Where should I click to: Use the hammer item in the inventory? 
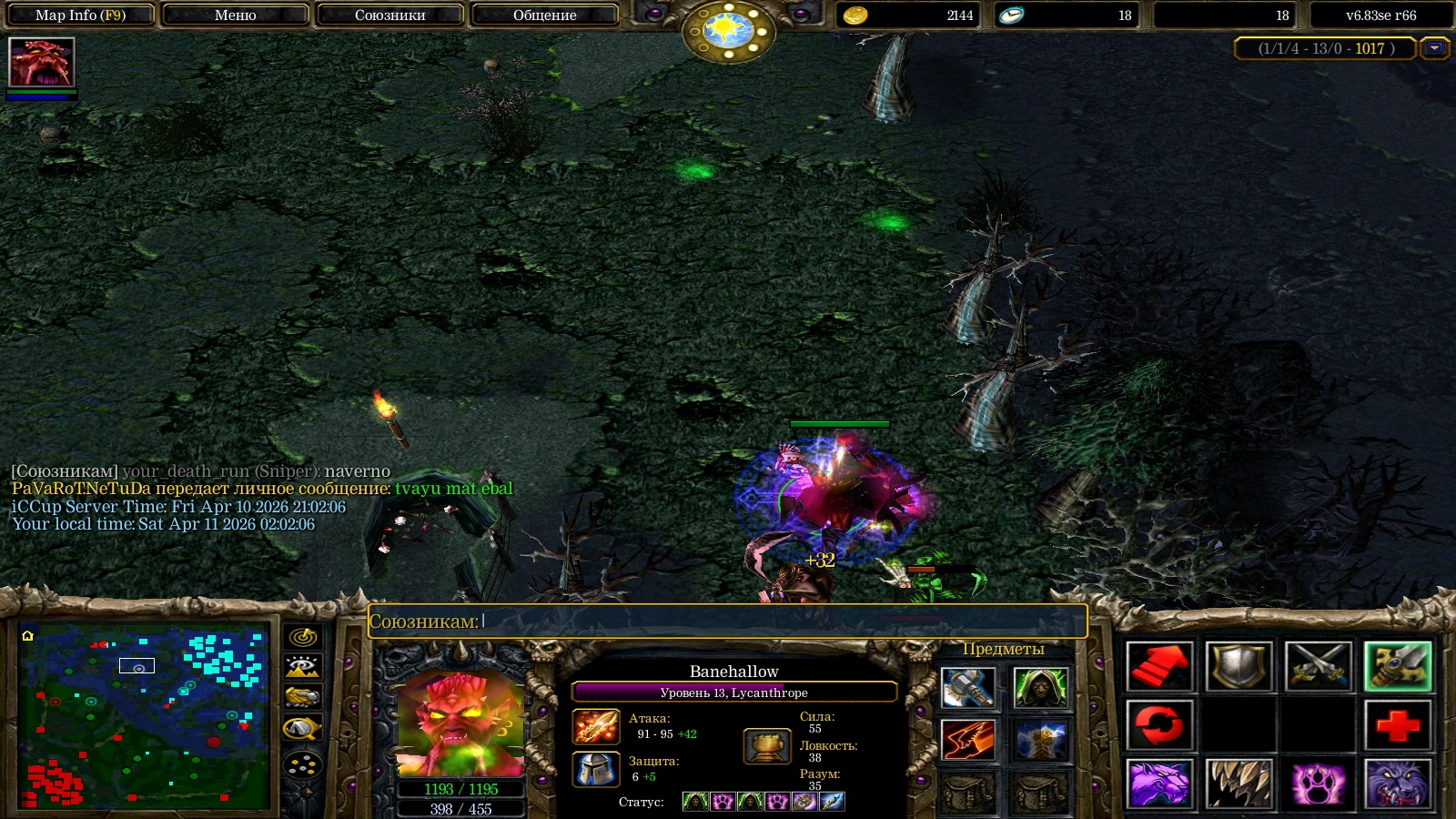click(x=967, y=687)
